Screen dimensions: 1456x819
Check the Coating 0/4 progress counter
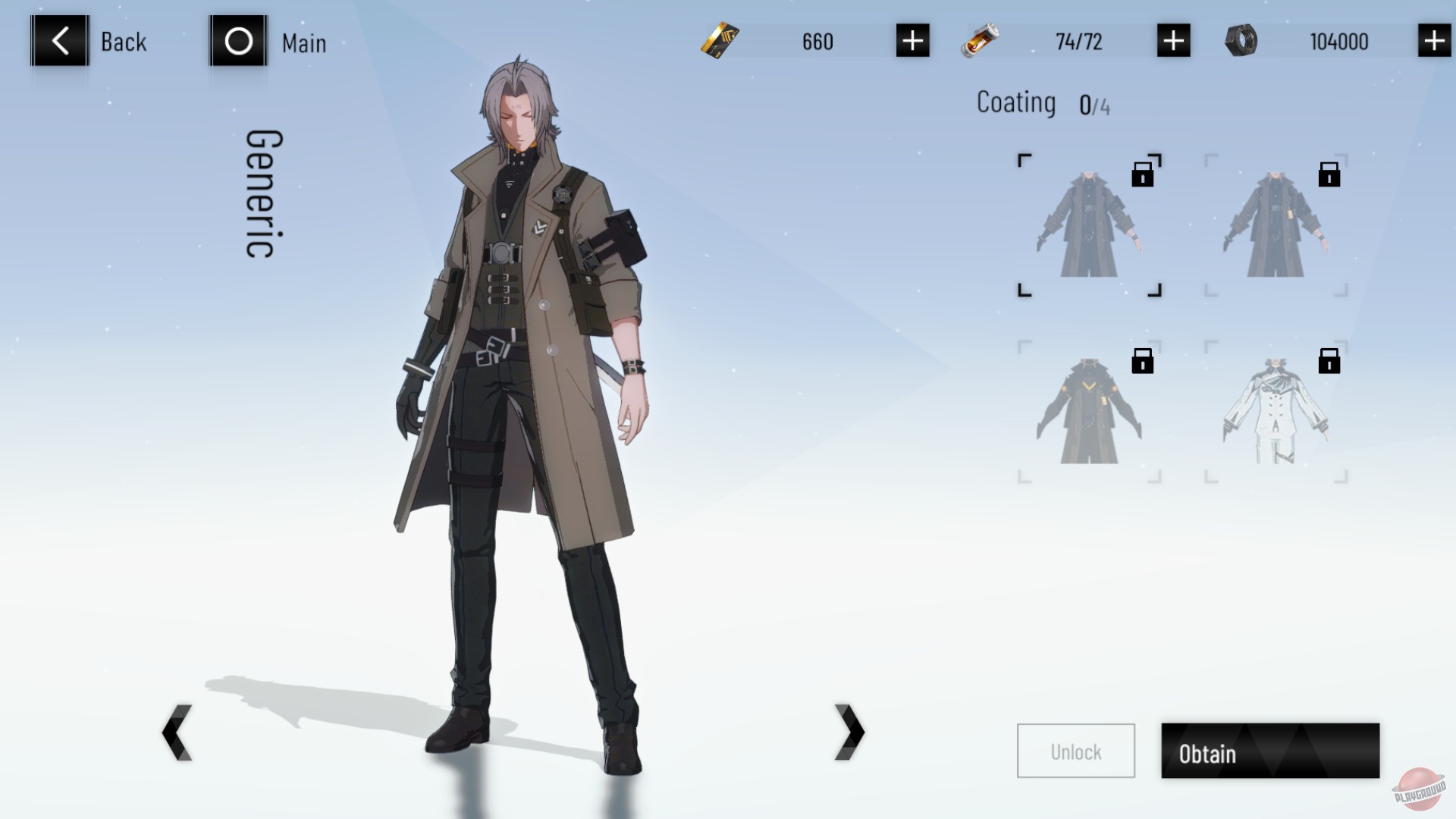point(1045,104)
